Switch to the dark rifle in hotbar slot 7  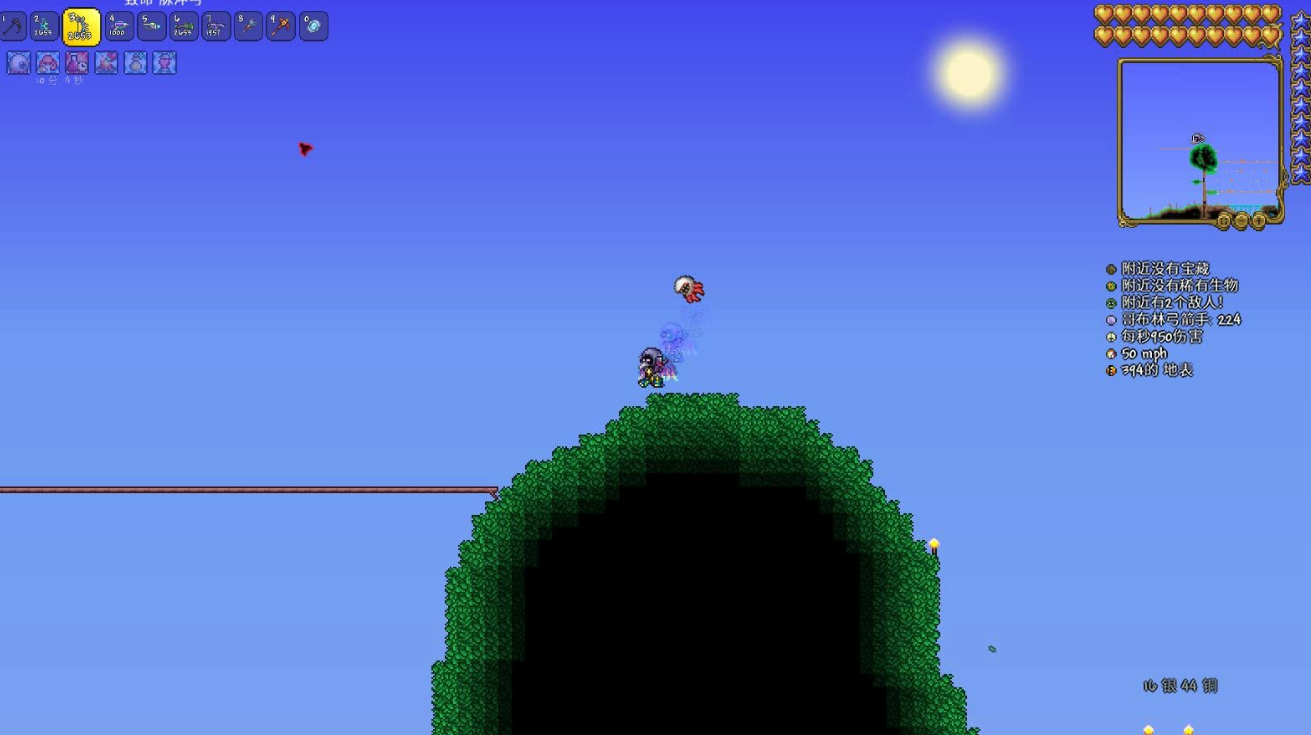coord(216,26)
